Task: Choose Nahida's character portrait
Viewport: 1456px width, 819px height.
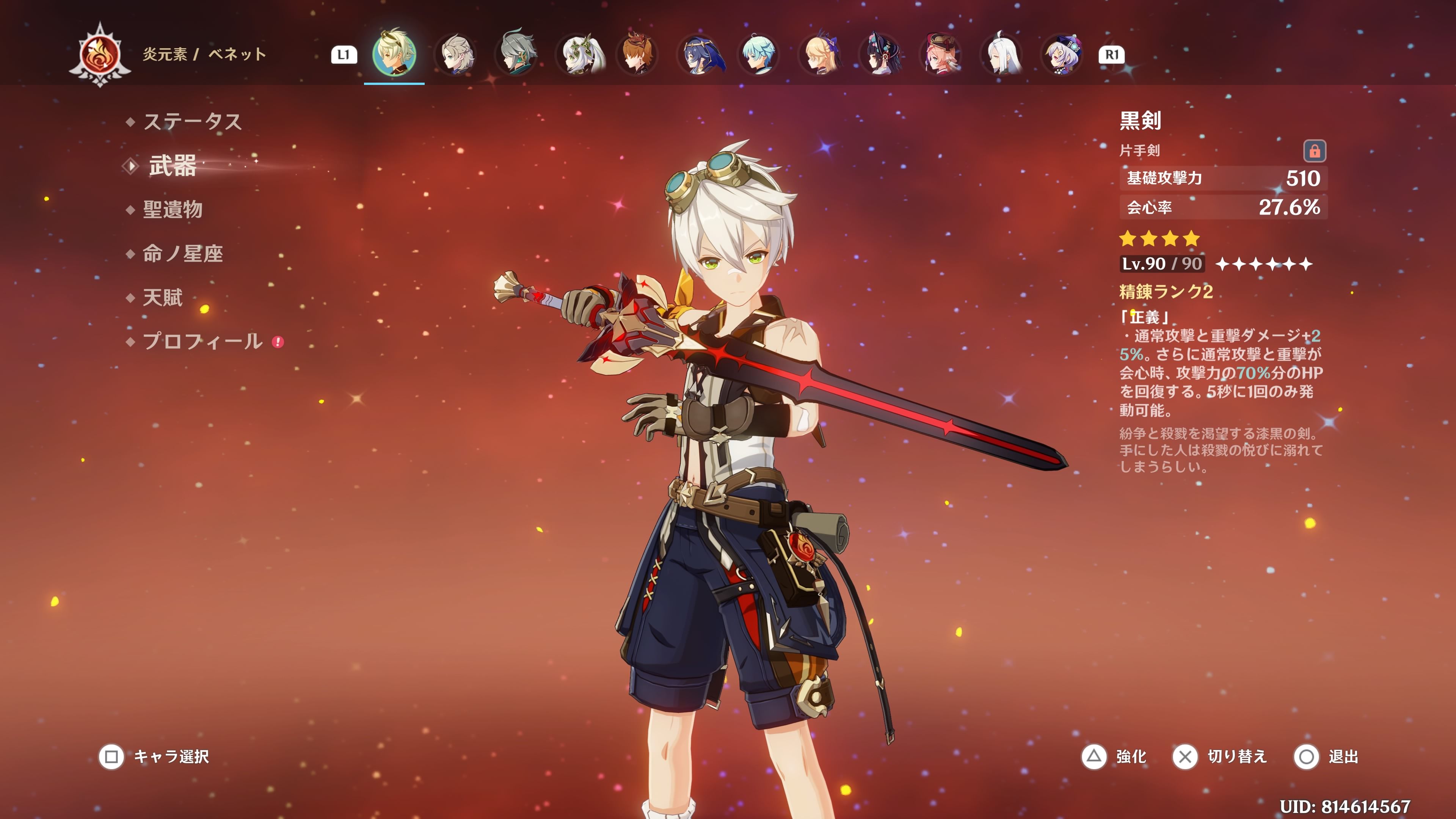Action: coord(576,55)
